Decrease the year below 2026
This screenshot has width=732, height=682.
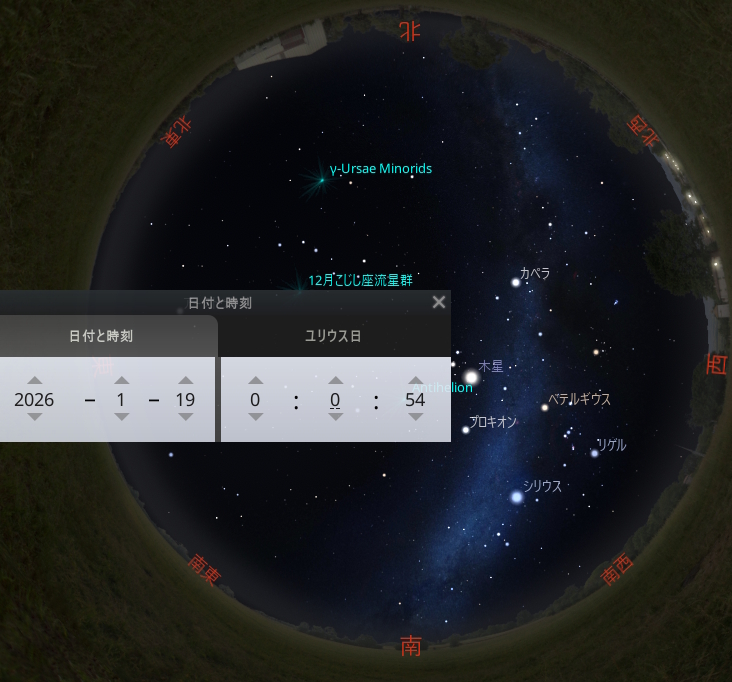(35, 417)
